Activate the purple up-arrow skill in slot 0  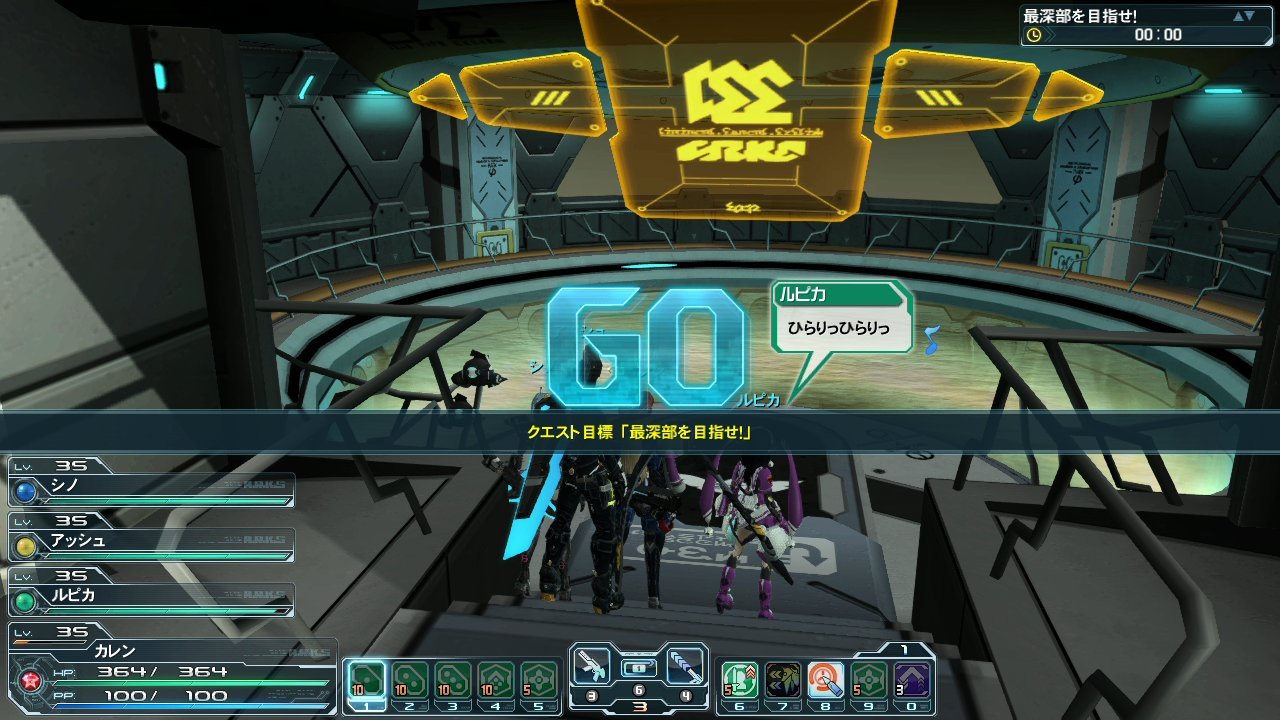tap(911, 681)
